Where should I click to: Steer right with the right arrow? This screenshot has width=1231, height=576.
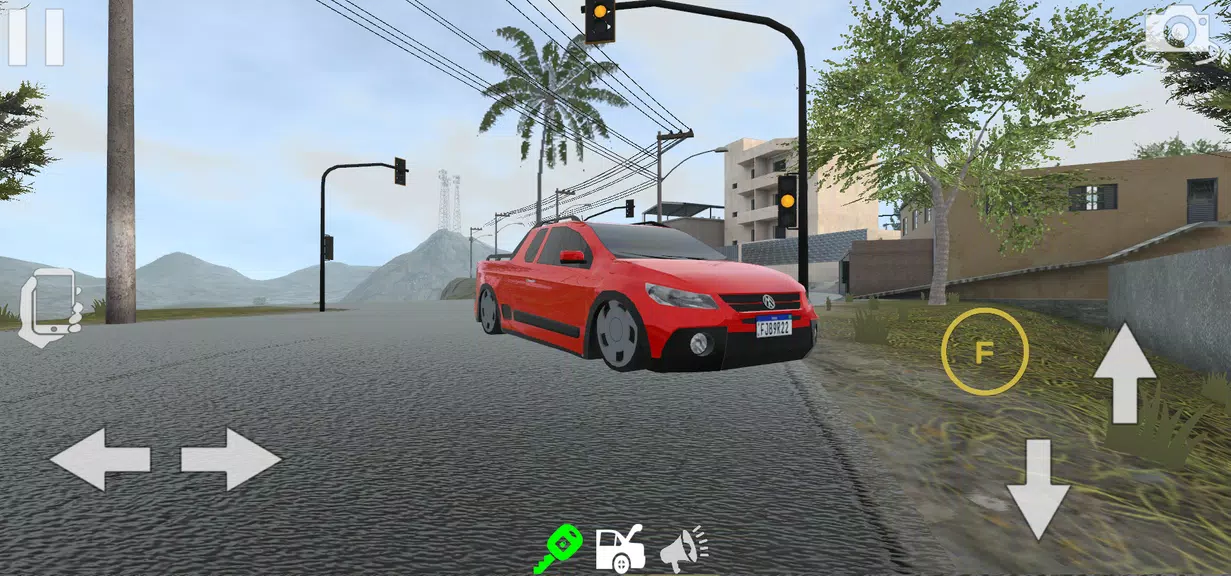click(x=231, y=459)
